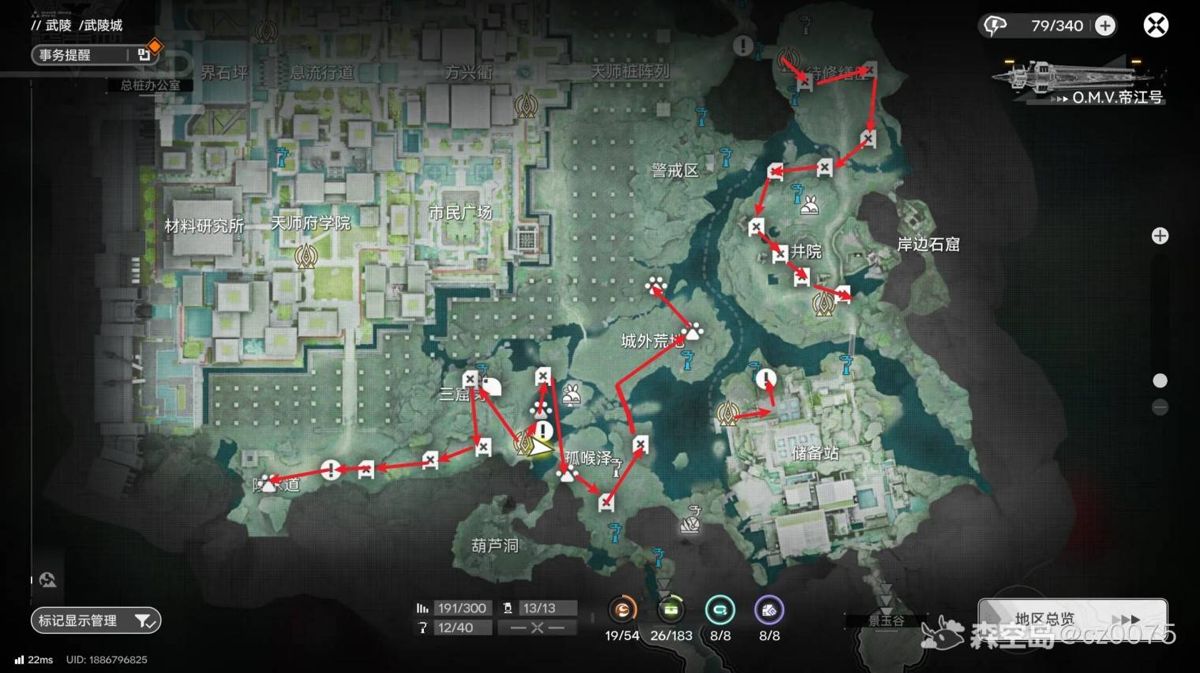The image size is (1200, 673).
Task: Select the orange swirl collectible tracker 19/54
Action: tap(622, 609)
